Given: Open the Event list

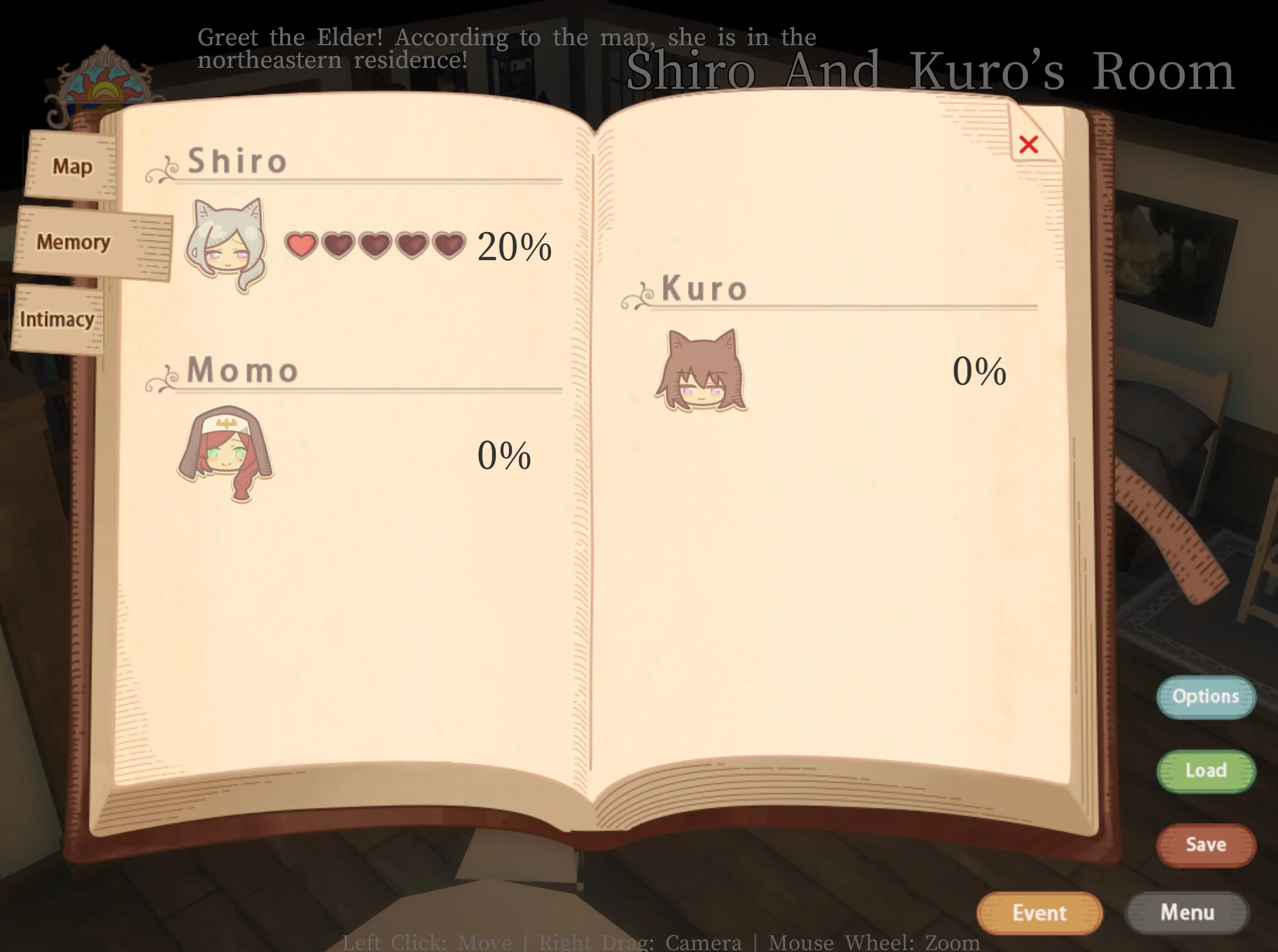Looking at the screenshot, I should coord(1039,913).
